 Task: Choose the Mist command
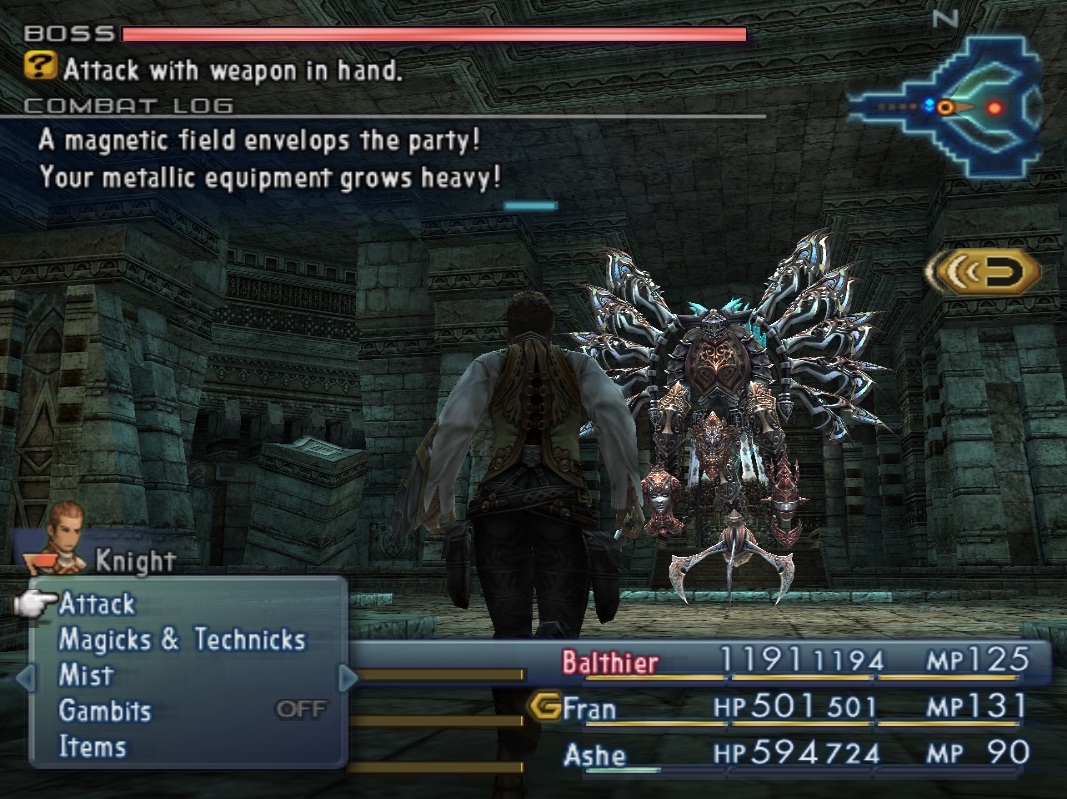pos(86,676)
